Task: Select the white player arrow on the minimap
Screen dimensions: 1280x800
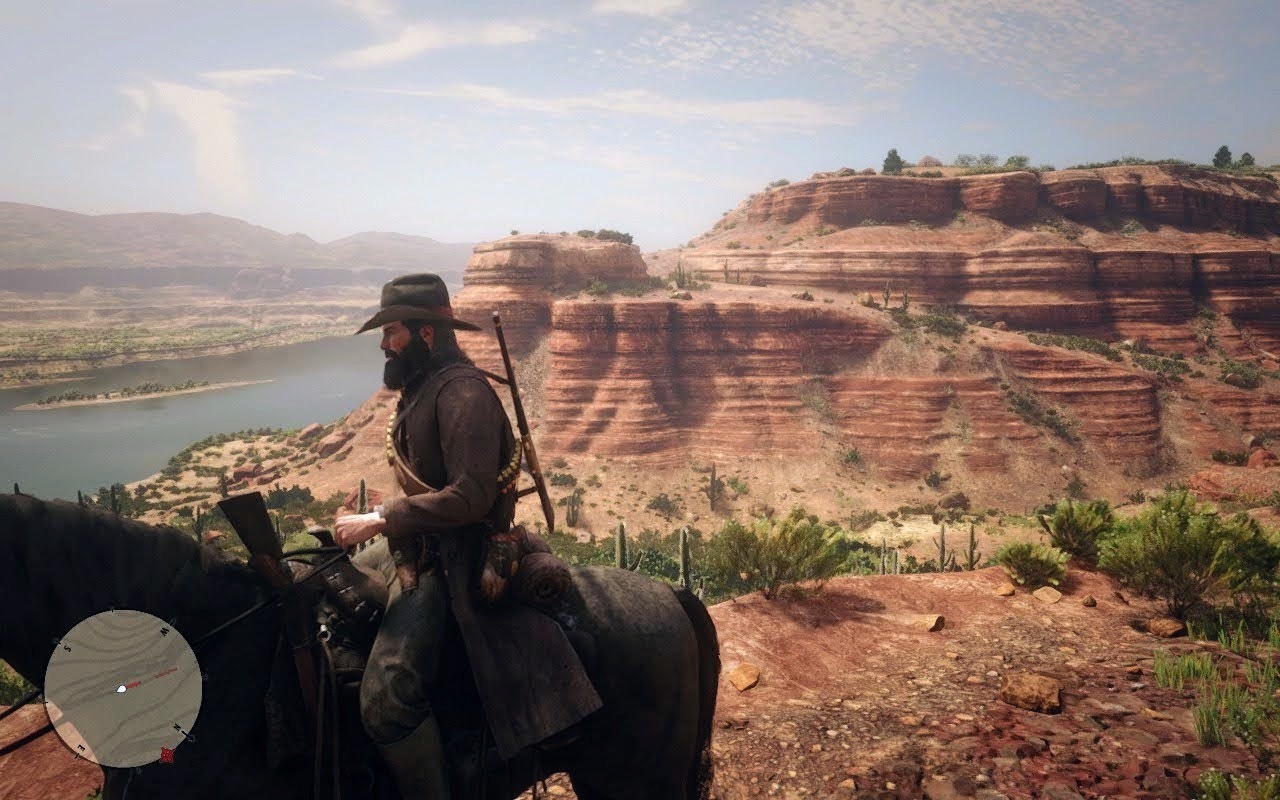Action: point(122,688)
